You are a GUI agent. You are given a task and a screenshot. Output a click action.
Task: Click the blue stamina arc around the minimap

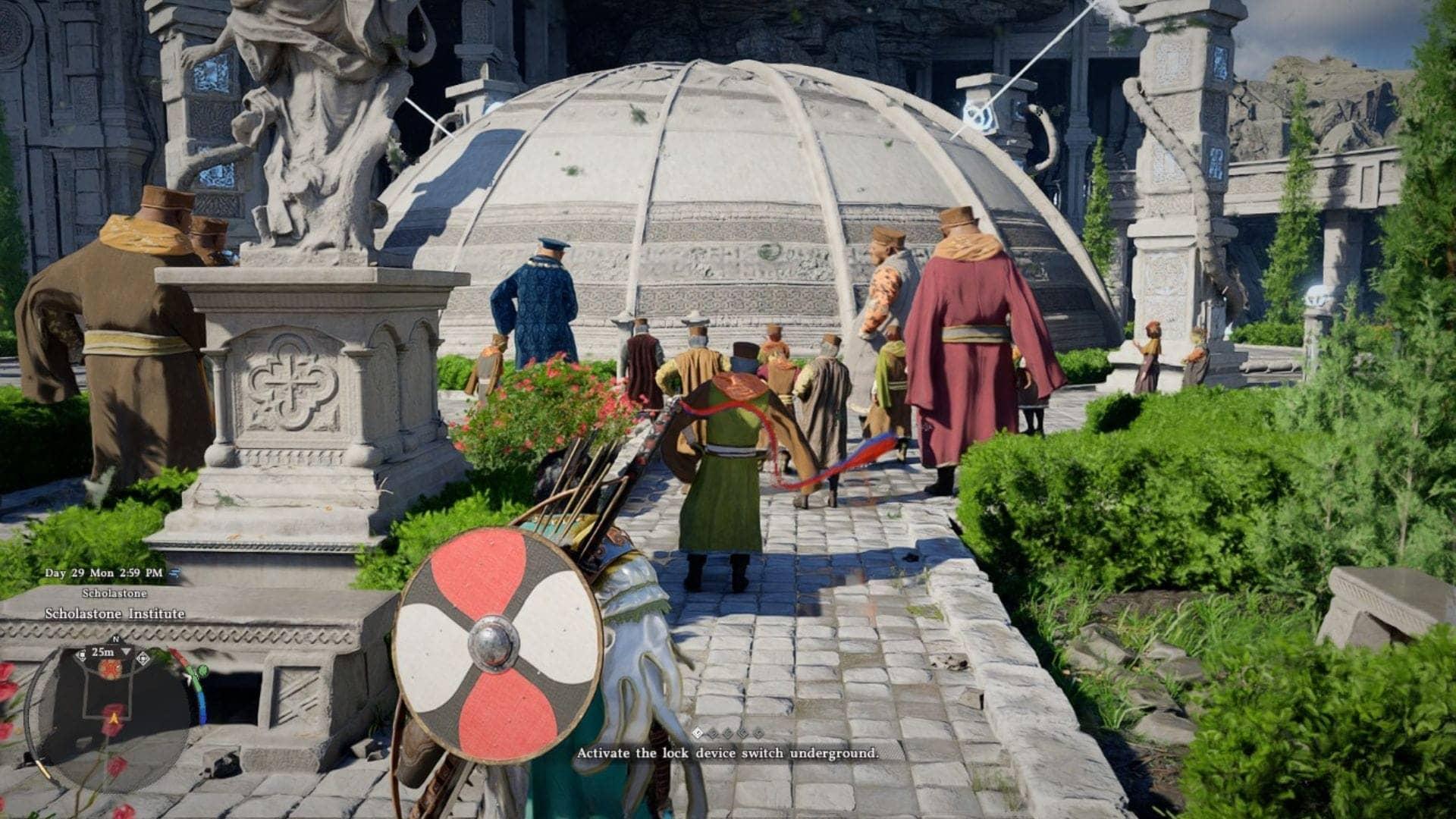point(202,707)
